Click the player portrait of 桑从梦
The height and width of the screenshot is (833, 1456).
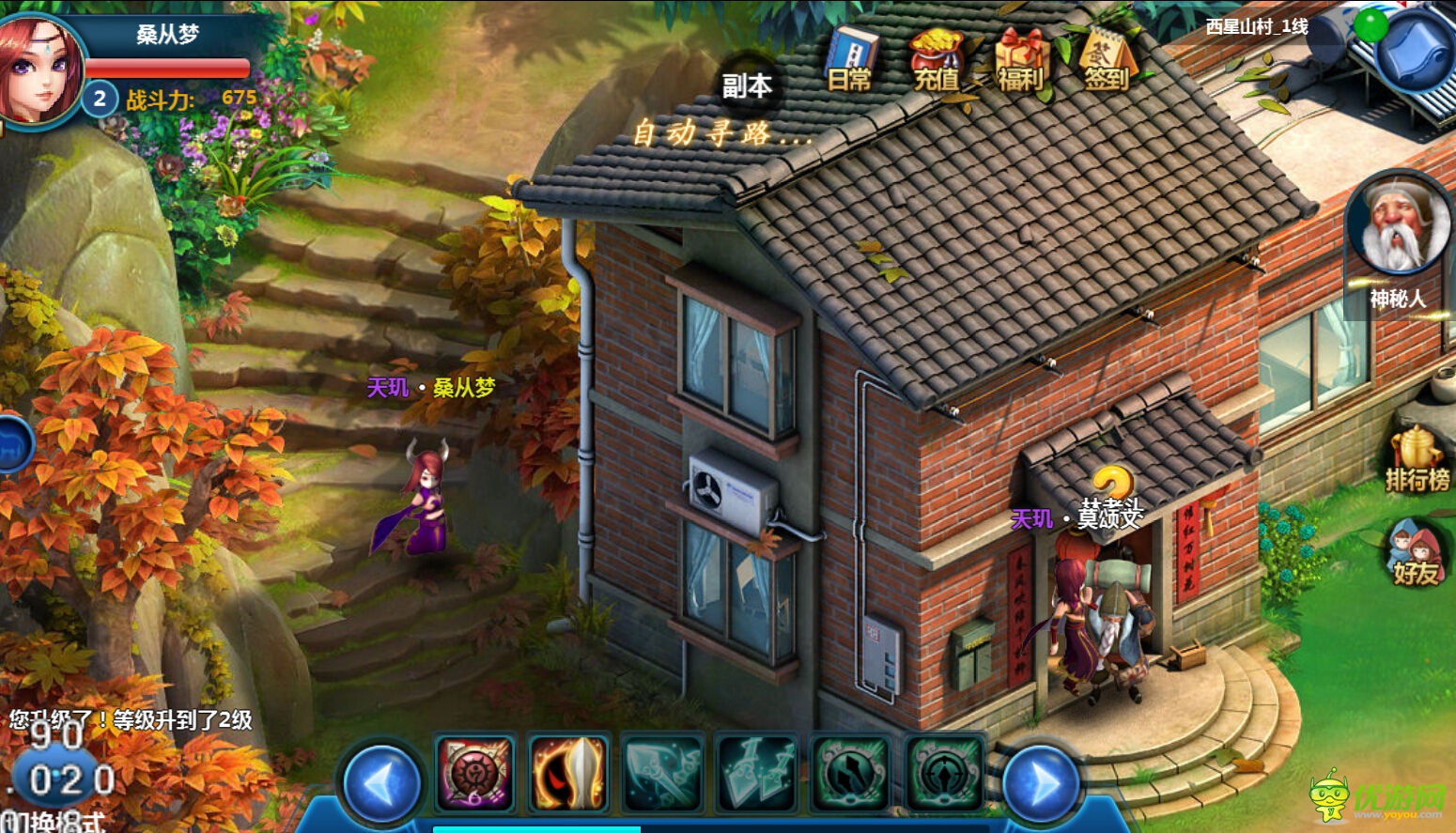tap(39, 69)
